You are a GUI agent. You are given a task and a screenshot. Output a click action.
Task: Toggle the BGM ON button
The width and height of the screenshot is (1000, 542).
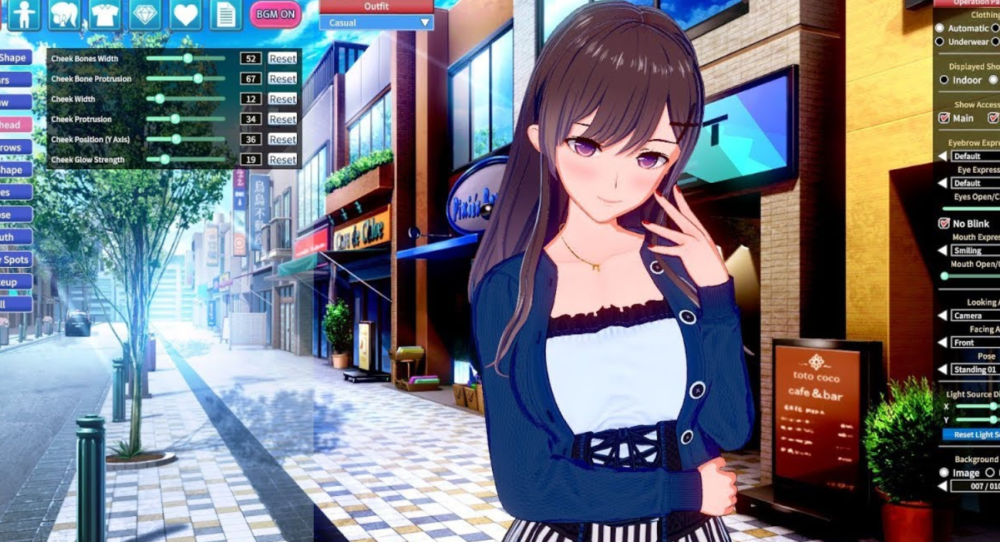(275, 15)
